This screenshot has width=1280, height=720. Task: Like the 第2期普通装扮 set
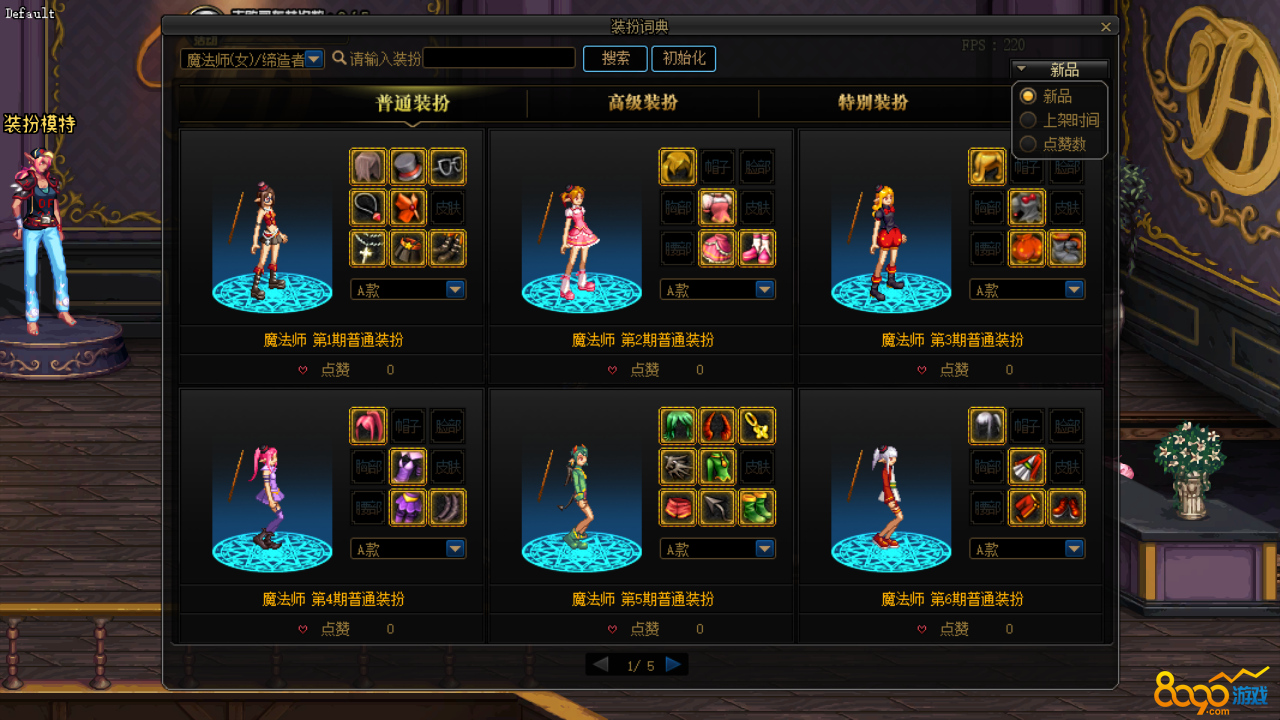click(x=612, y=370)
